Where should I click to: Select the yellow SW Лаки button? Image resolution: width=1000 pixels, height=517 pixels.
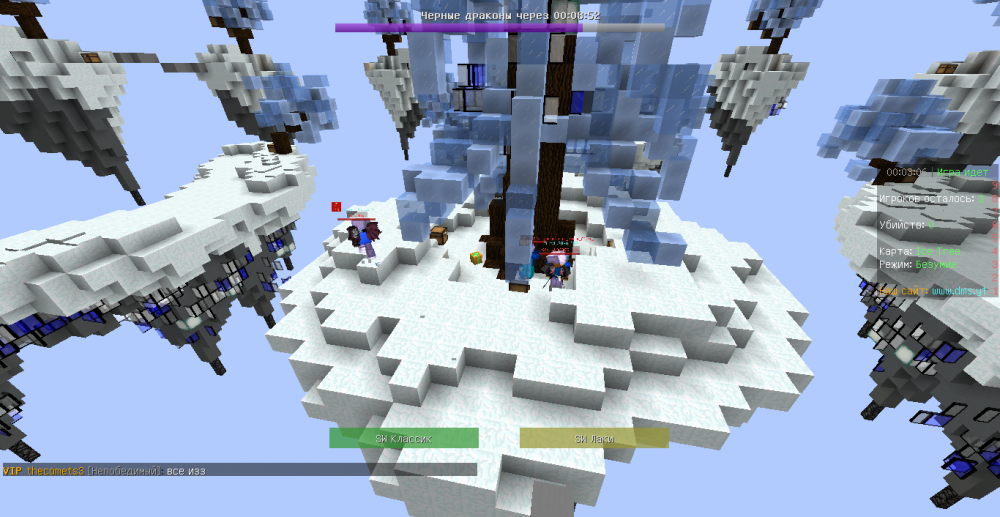594,438
